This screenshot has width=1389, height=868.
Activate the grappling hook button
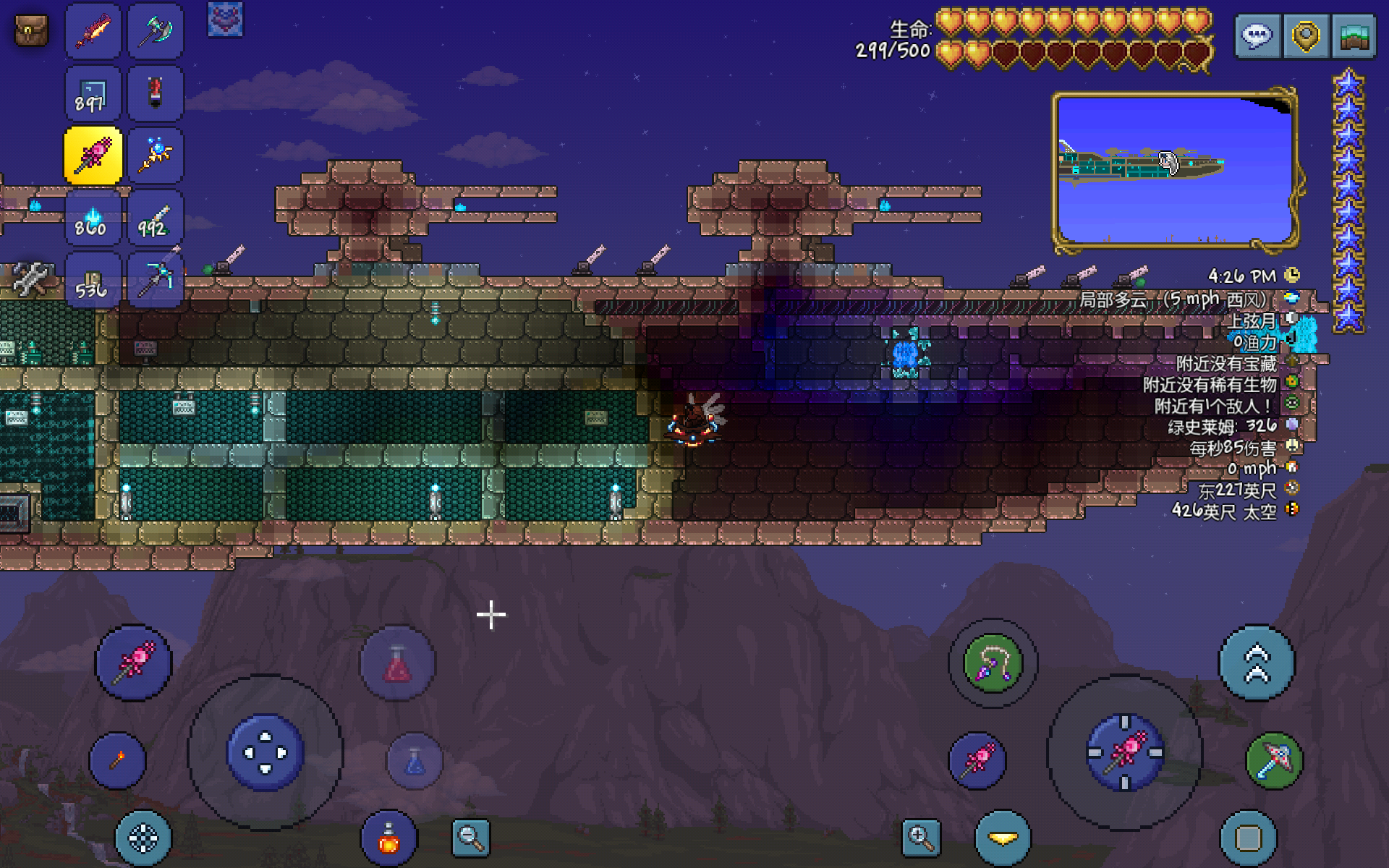tap(993, 663)
